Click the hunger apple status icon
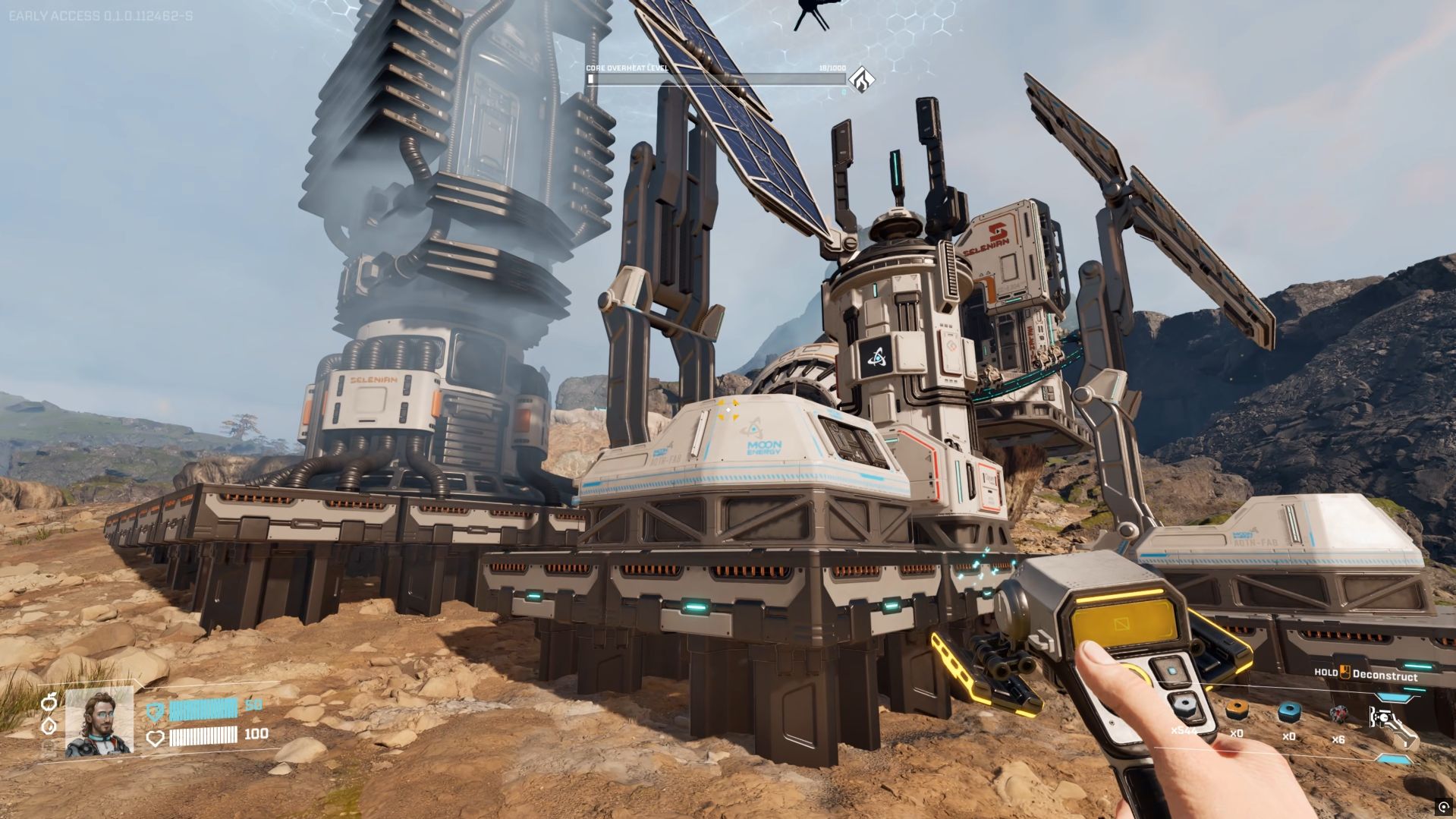This screenshot has height=819, width=1456. [x=49, y=701]
